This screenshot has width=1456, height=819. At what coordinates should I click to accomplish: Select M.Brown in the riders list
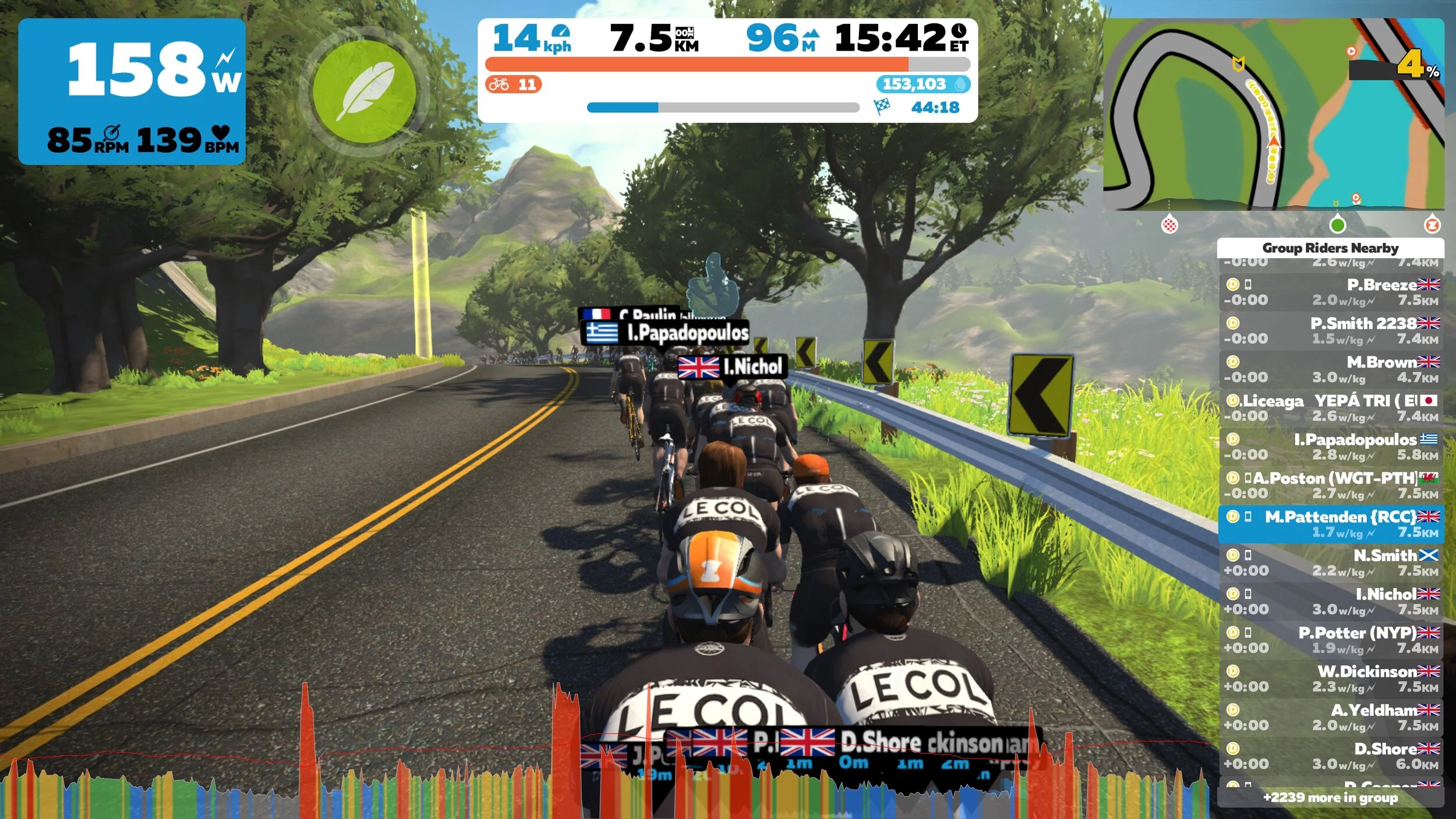[x=1330, y=369]
